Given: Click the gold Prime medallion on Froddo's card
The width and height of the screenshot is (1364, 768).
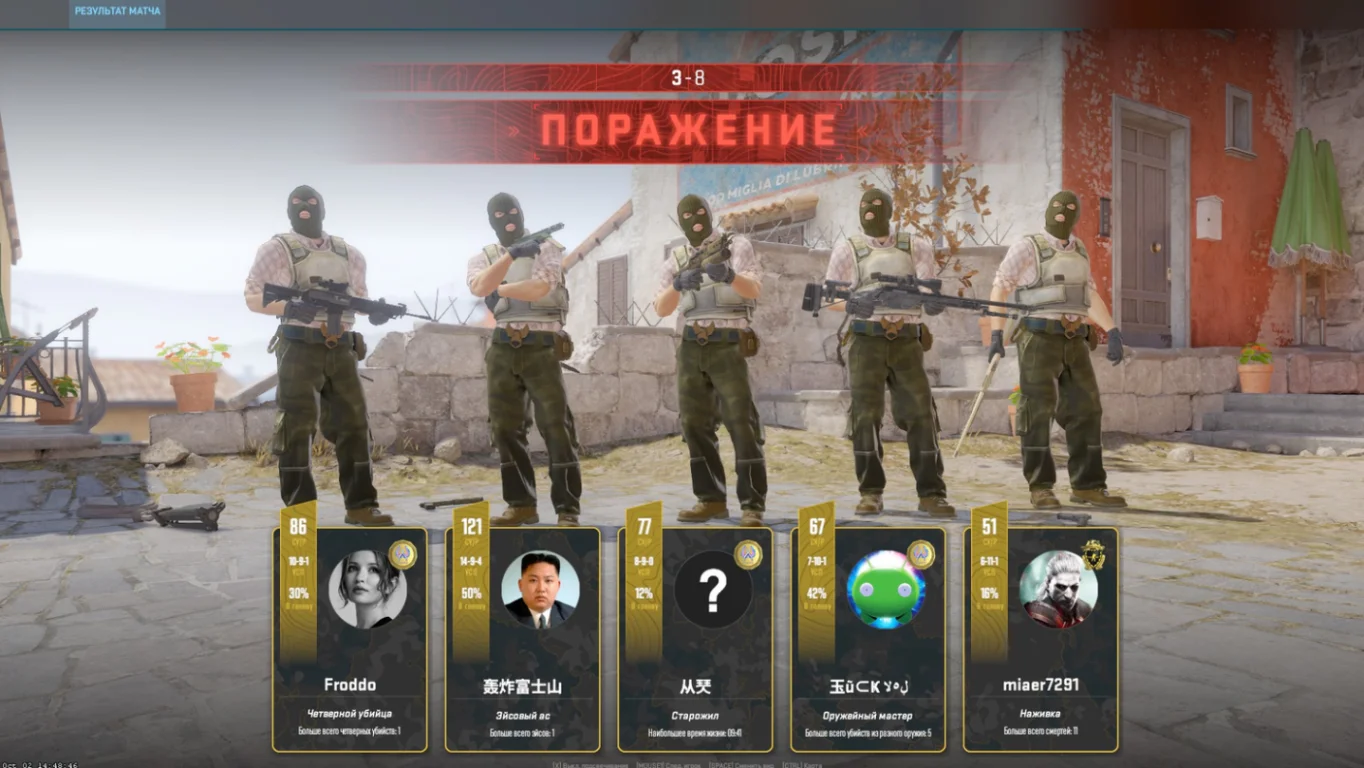Looking at the screenshot, I should pyautogui.click(x=401, y=555).
